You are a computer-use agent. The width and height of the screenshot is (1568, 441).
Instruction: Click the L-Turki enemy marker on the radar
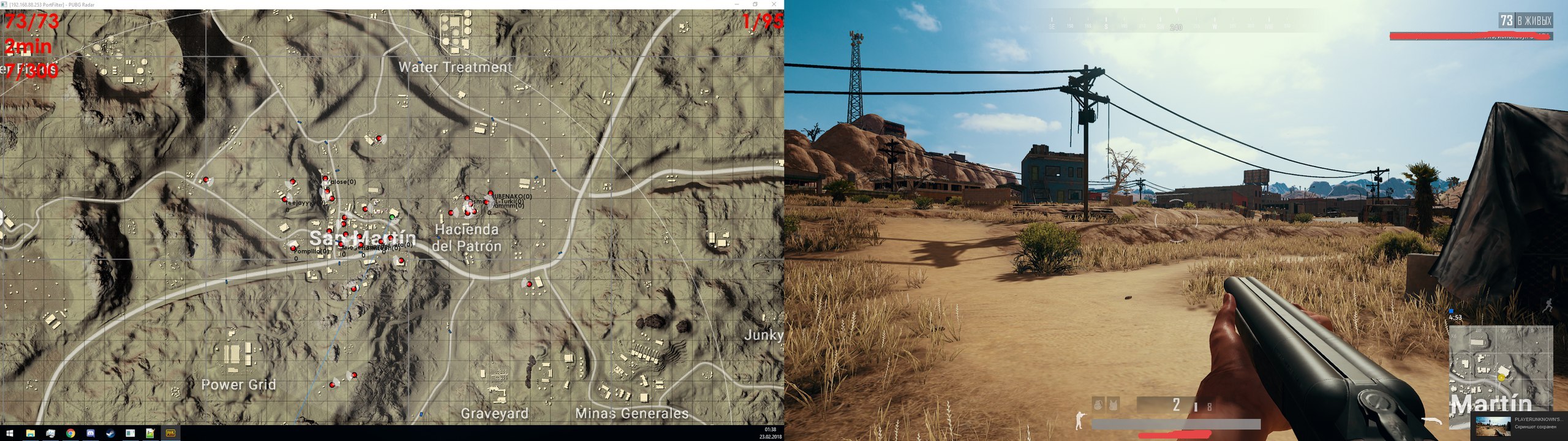(x=486, y=202)
